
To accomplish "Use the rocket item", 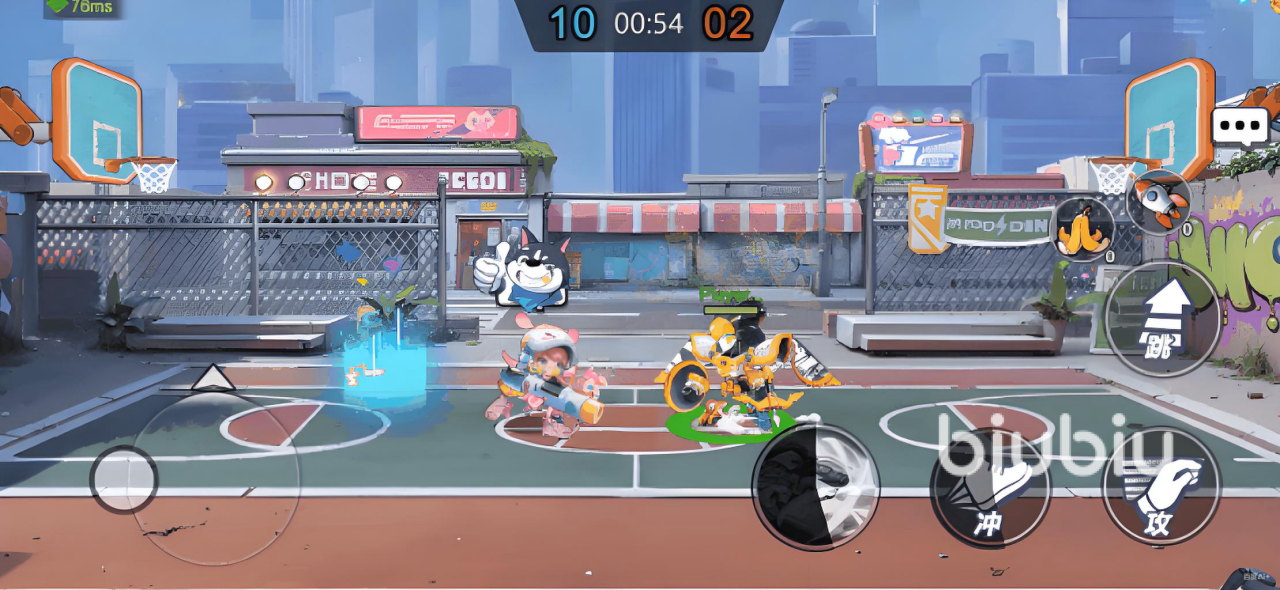I will pyautogui.click(x=1158, y=202).
